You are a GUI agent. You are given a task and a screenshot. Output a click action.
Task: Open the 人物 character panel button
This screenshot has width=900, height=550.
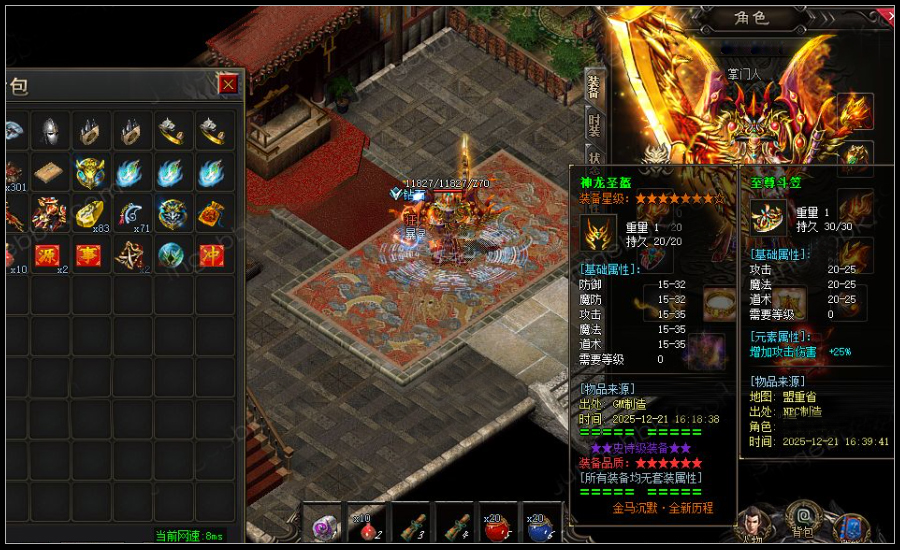pyautogui.click(x=750, y=526)
